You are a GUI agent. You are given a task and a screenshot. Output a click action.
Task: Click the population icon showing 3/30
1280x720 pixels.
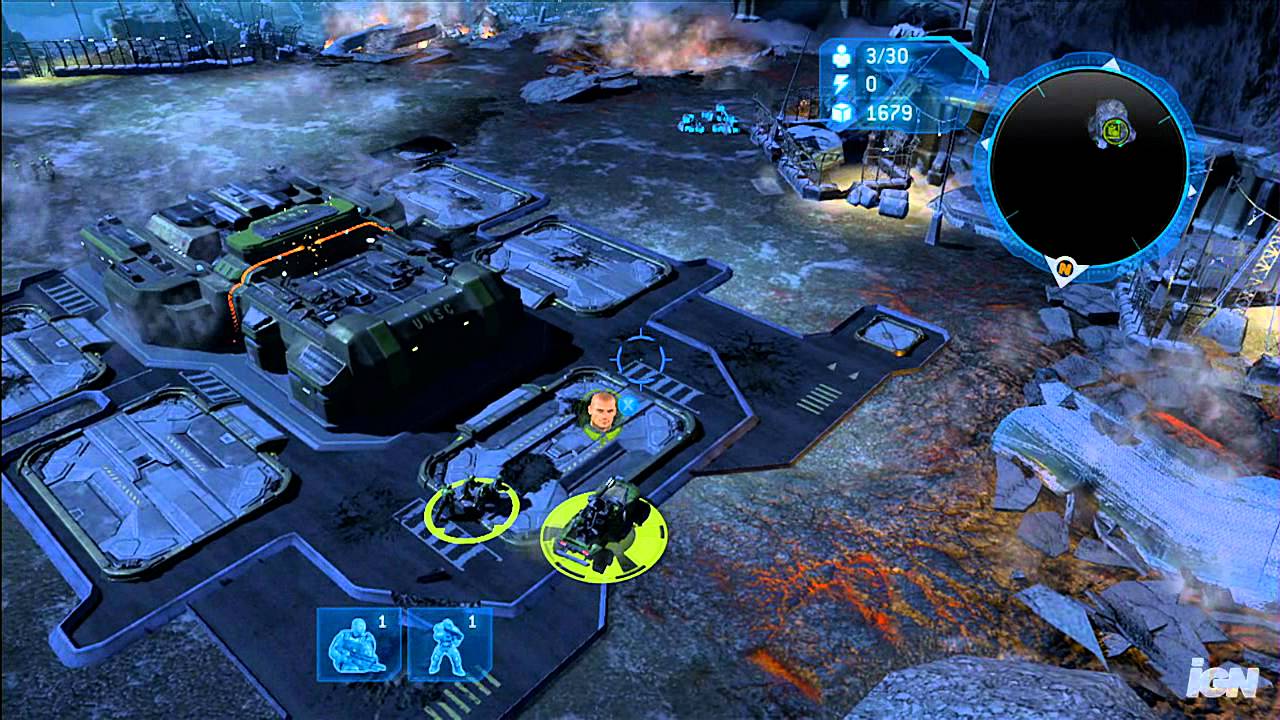tap(840, 57)
